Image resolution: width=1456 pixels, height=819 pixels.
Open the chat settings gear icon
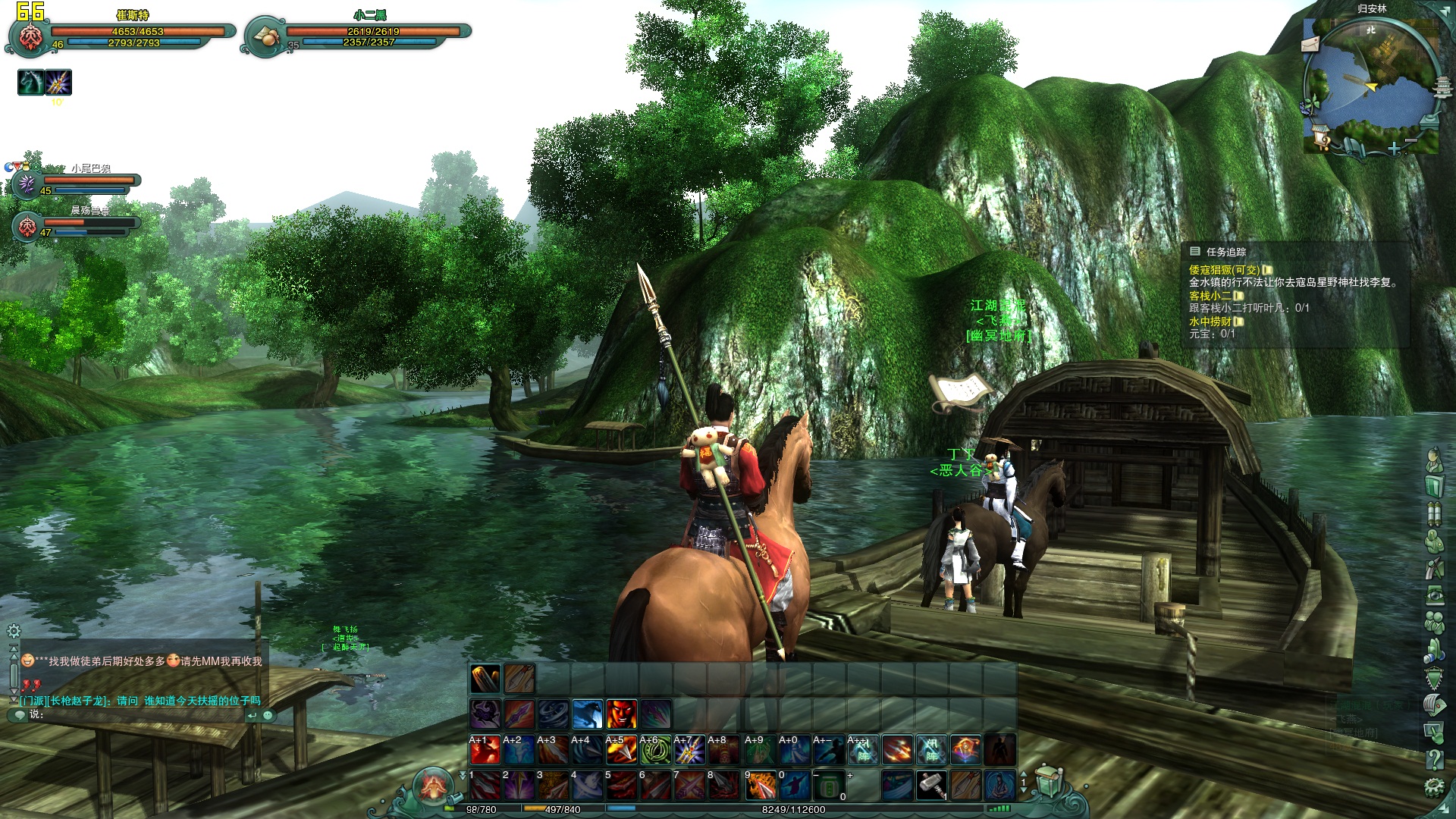[x=14, y=631]
